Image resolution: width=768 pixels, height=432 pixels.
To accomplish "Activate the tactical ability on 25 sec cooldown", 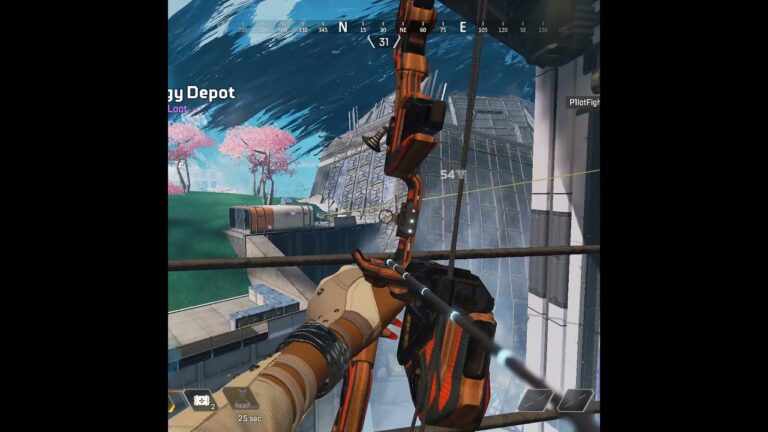I will tap(240, 401).
